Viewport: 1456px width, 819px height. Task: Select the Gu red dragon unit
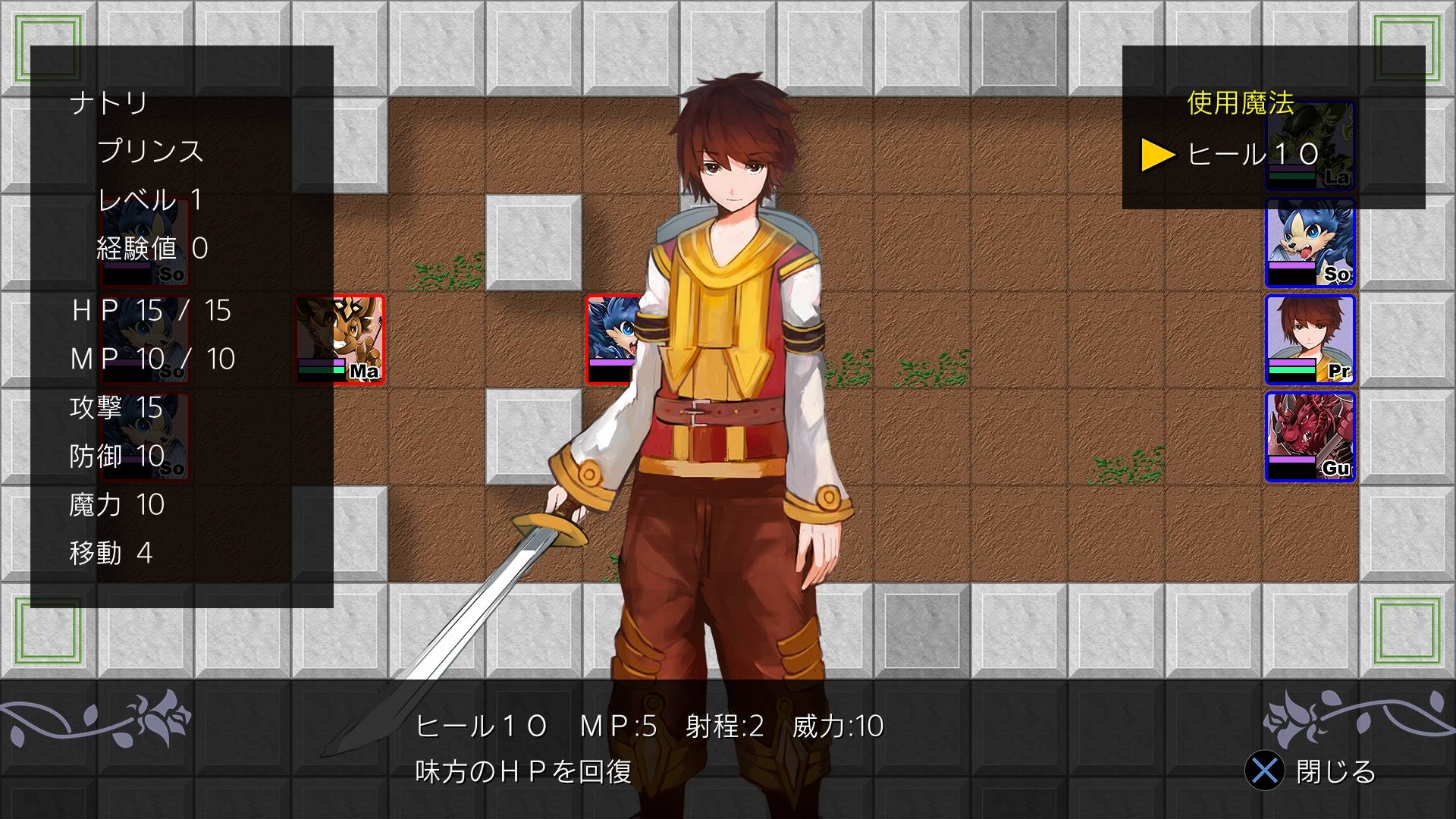(1310, 437)
